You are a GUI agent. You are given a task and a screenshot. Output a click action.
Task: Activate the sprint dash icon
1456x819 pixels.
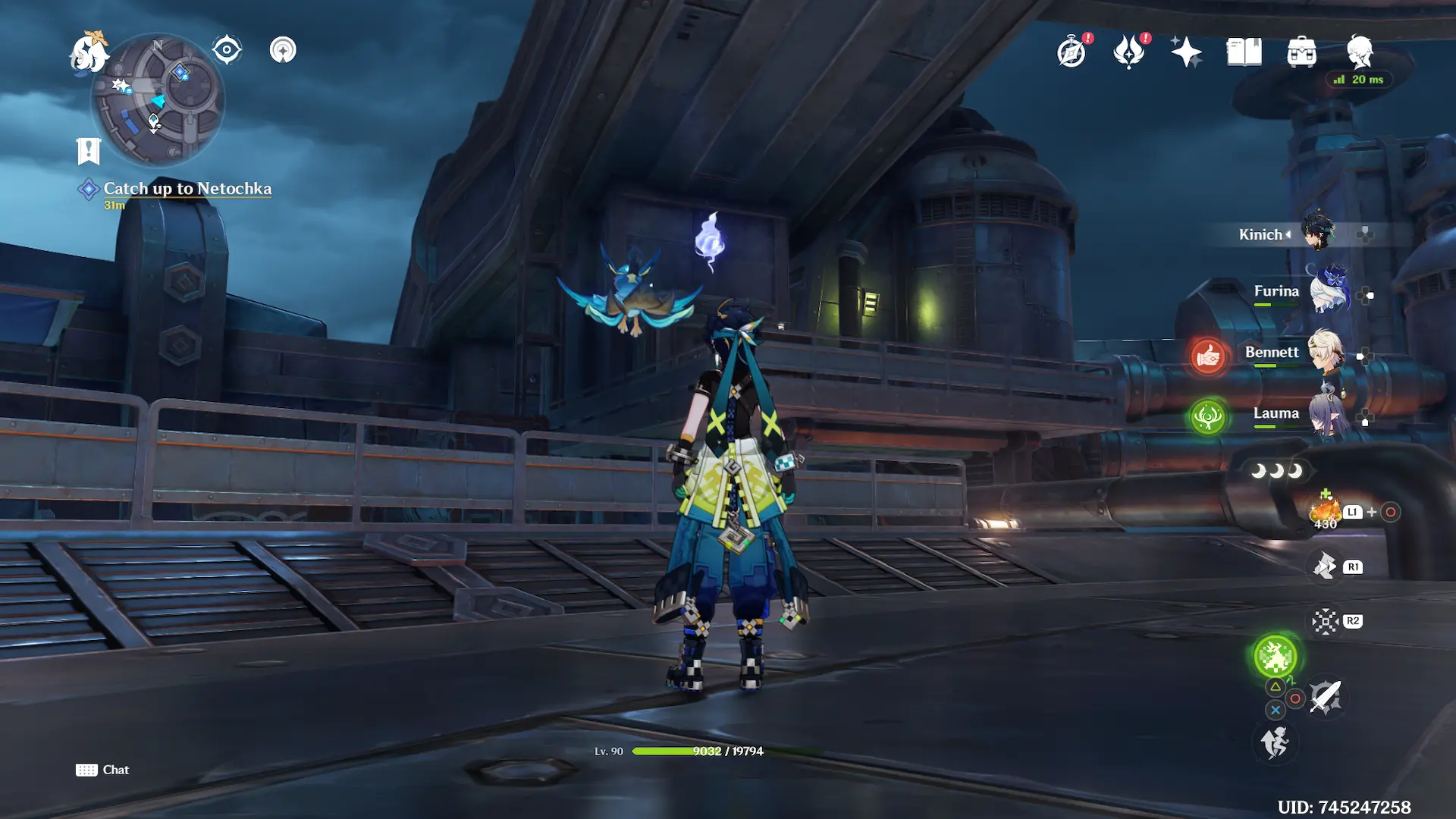1276,742
